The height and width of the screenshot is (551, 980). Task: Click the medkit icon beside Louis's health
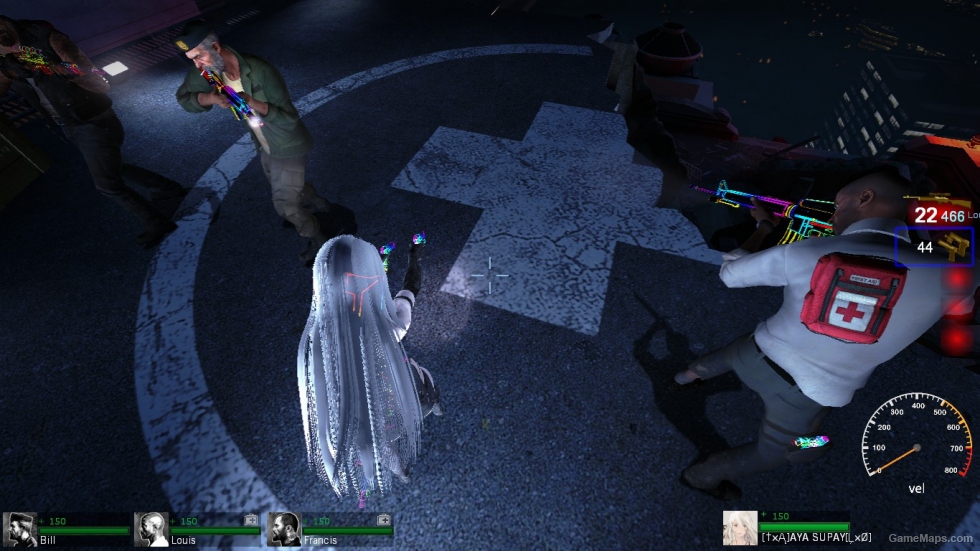251,520
